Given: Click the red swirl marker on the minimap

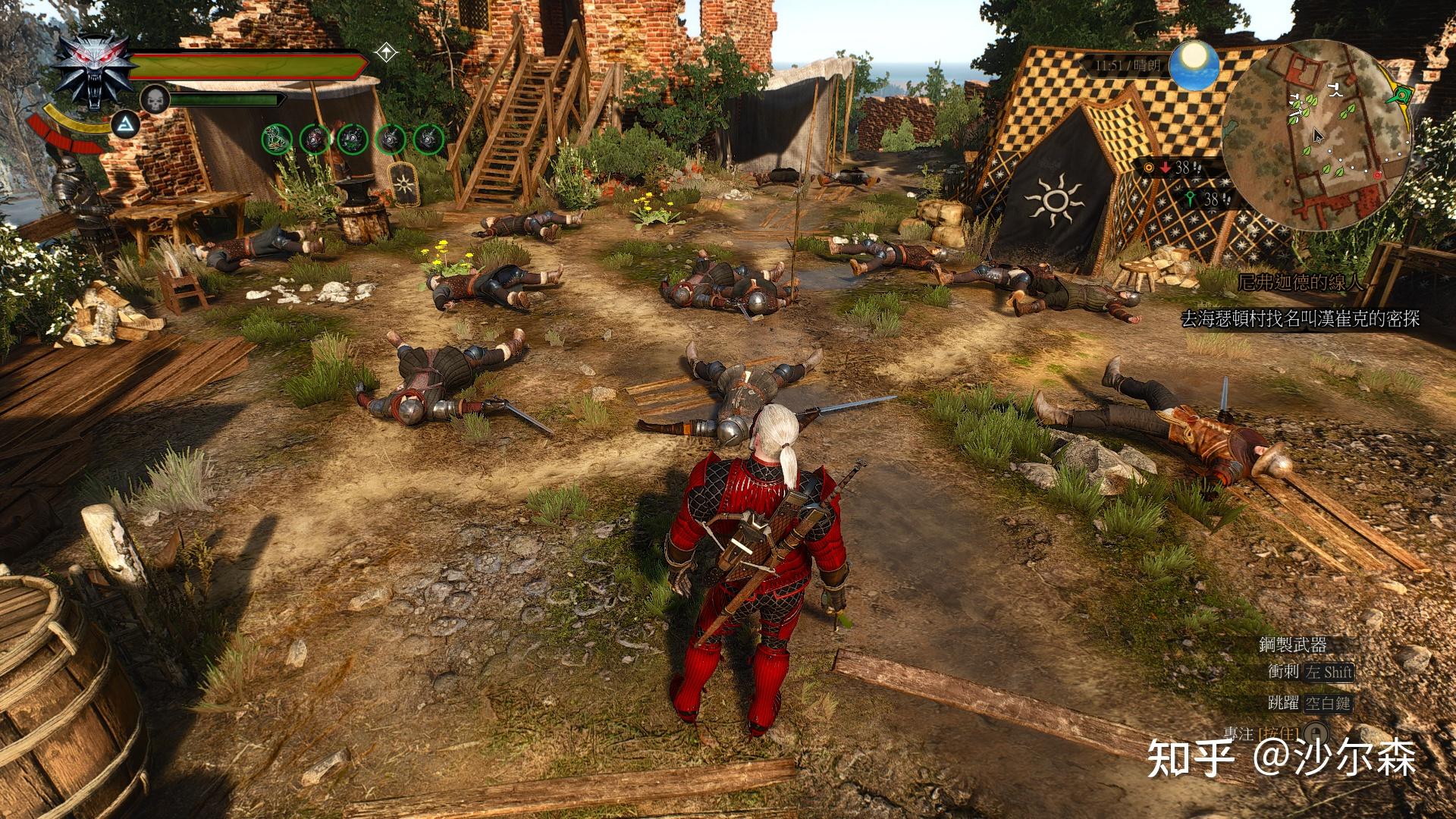Looking at the screenshot, I should point(1378,174).
